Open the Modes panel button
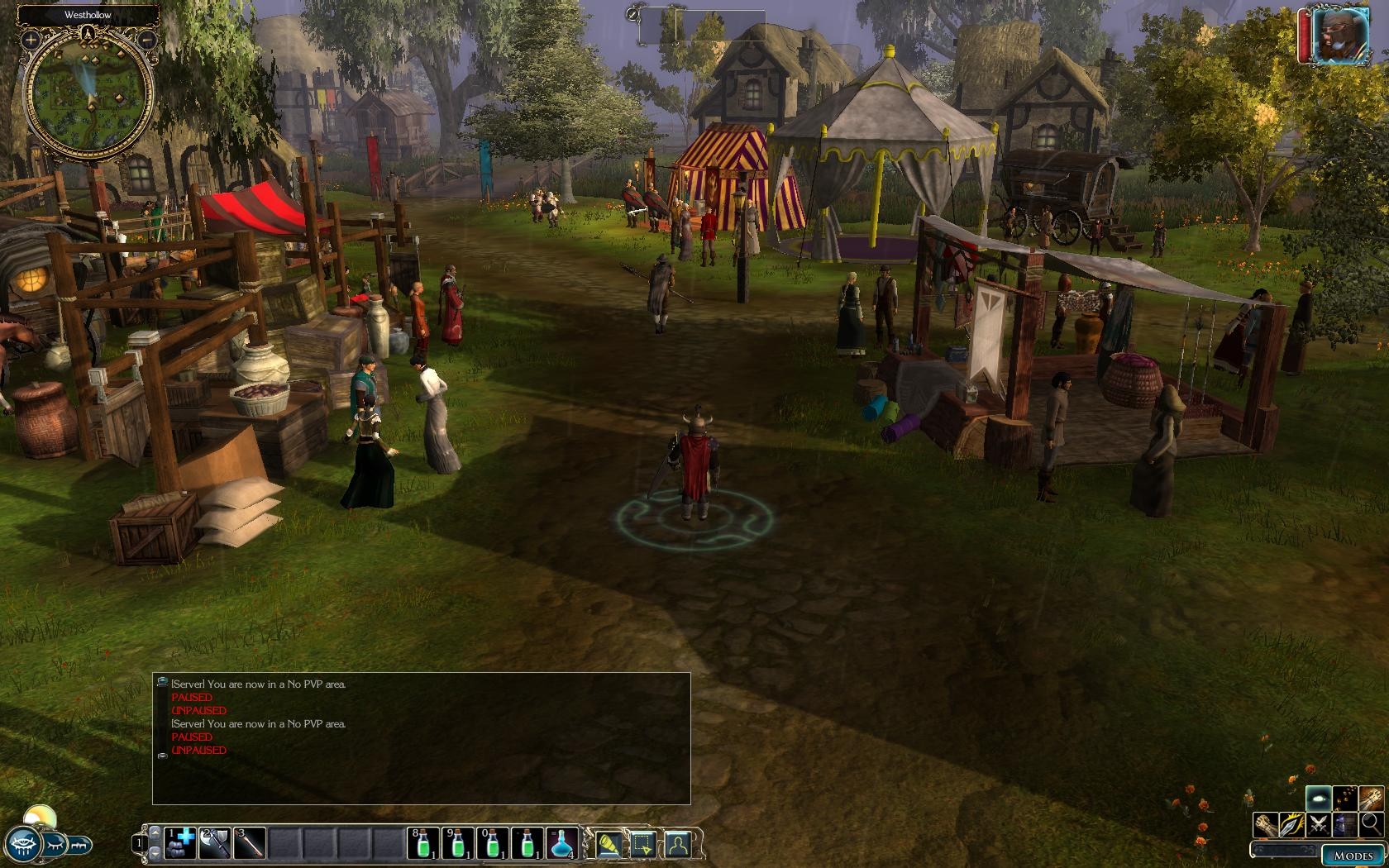Screen dimensions: 1389x868 (1353, 856)
